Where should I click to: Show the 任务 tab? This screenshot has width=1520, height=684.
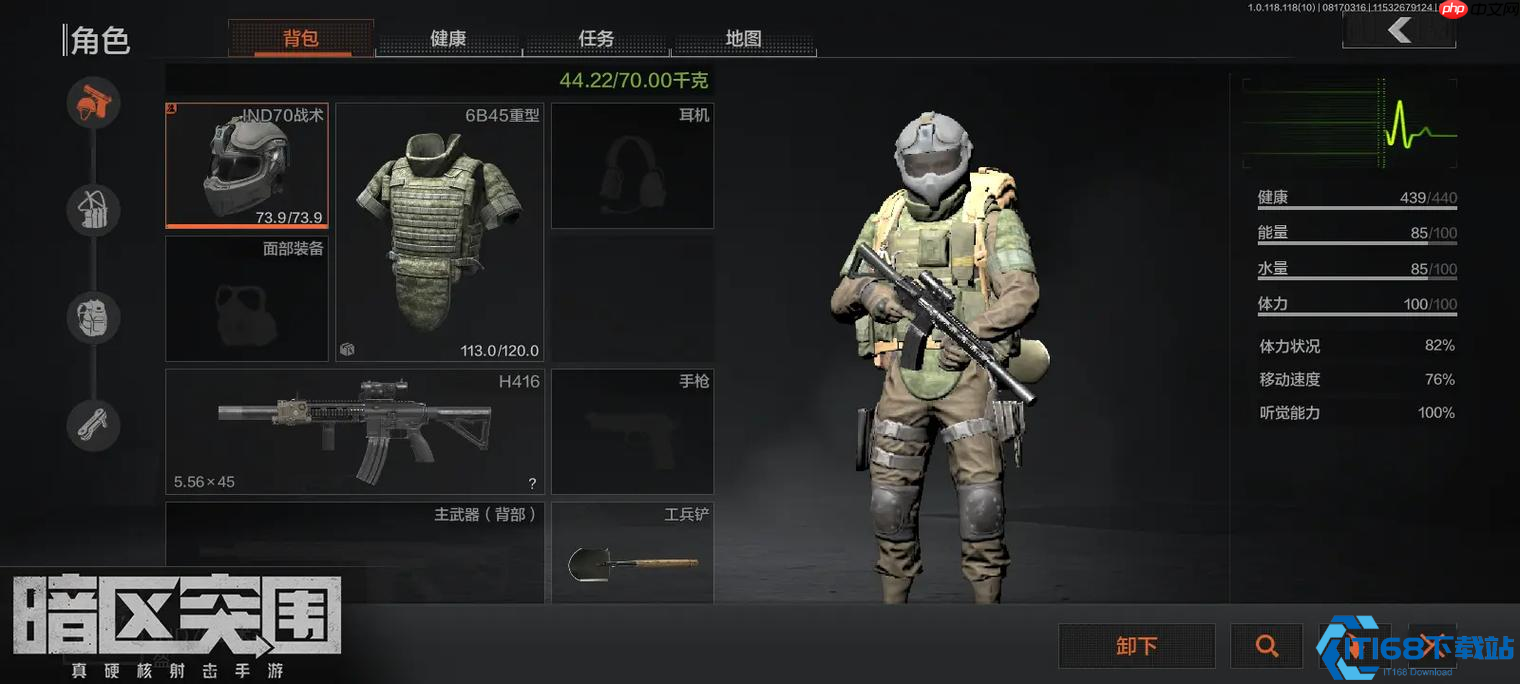tap(596, 39)
